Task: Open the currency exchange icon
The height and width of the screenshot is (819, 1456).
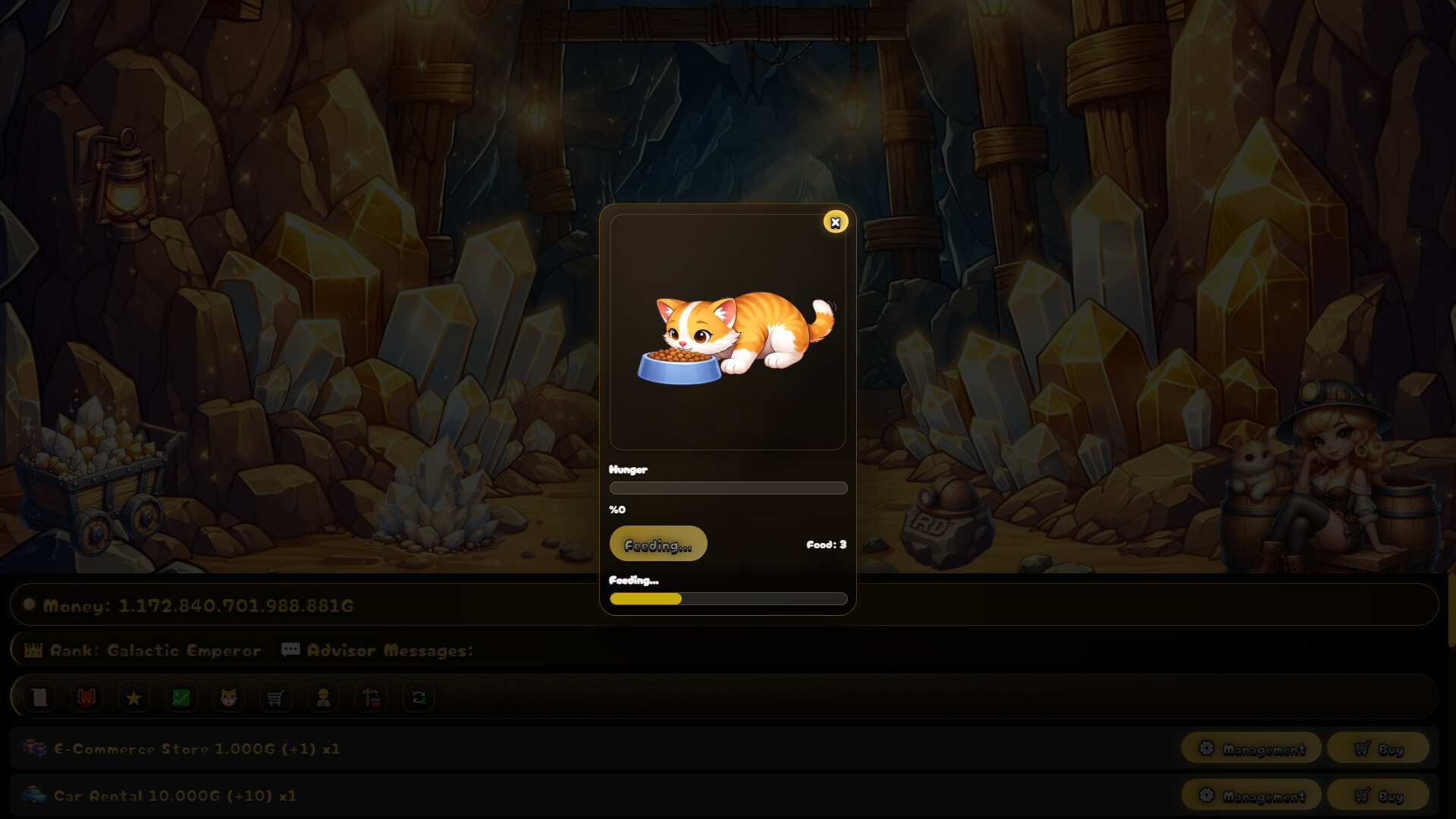Action: click(x=418, y=697)
